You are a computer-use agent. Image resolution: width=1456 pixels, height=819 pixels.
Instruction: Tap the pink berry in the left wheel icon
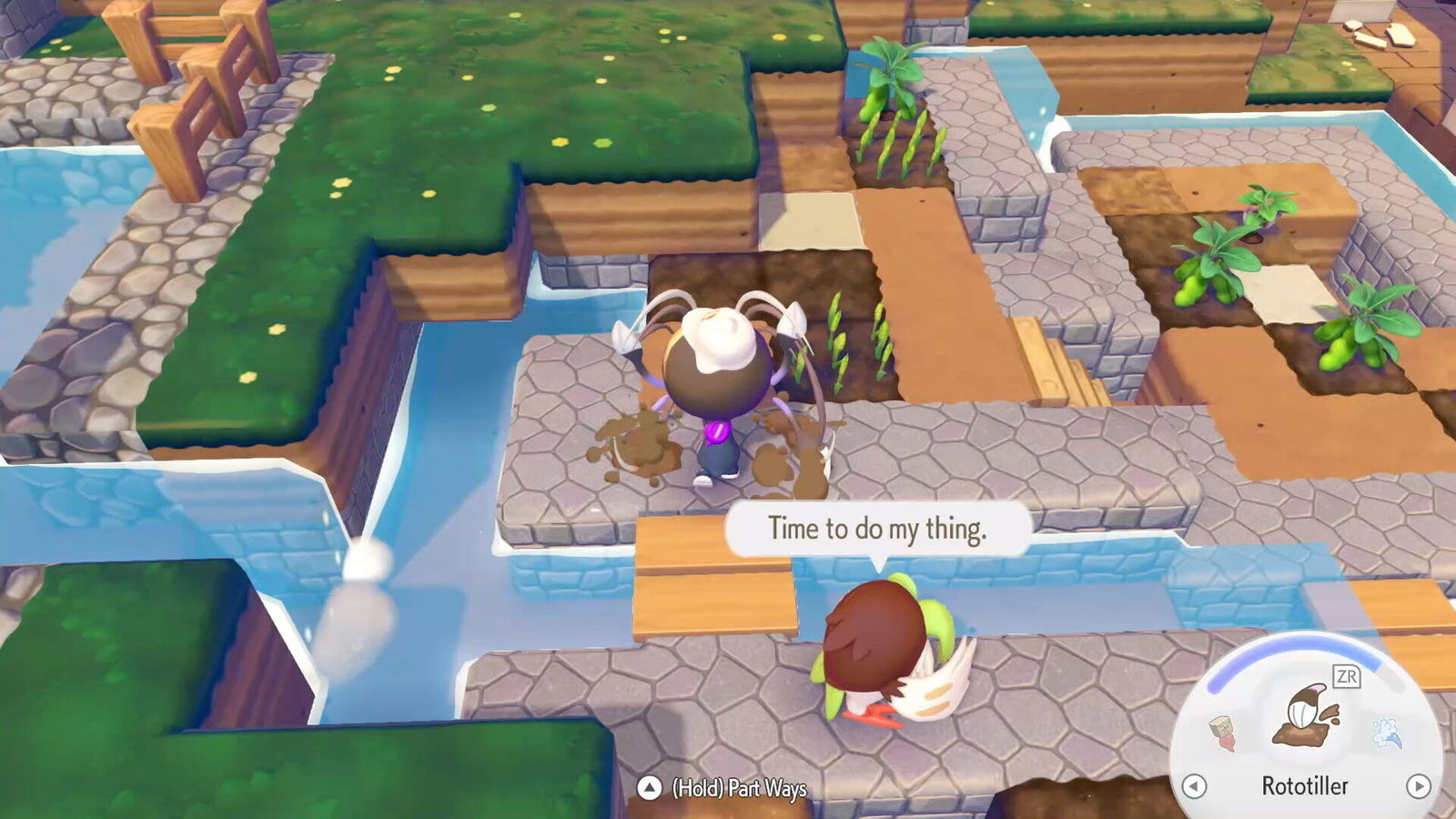pyautogui.click(x=1229, y=743)
